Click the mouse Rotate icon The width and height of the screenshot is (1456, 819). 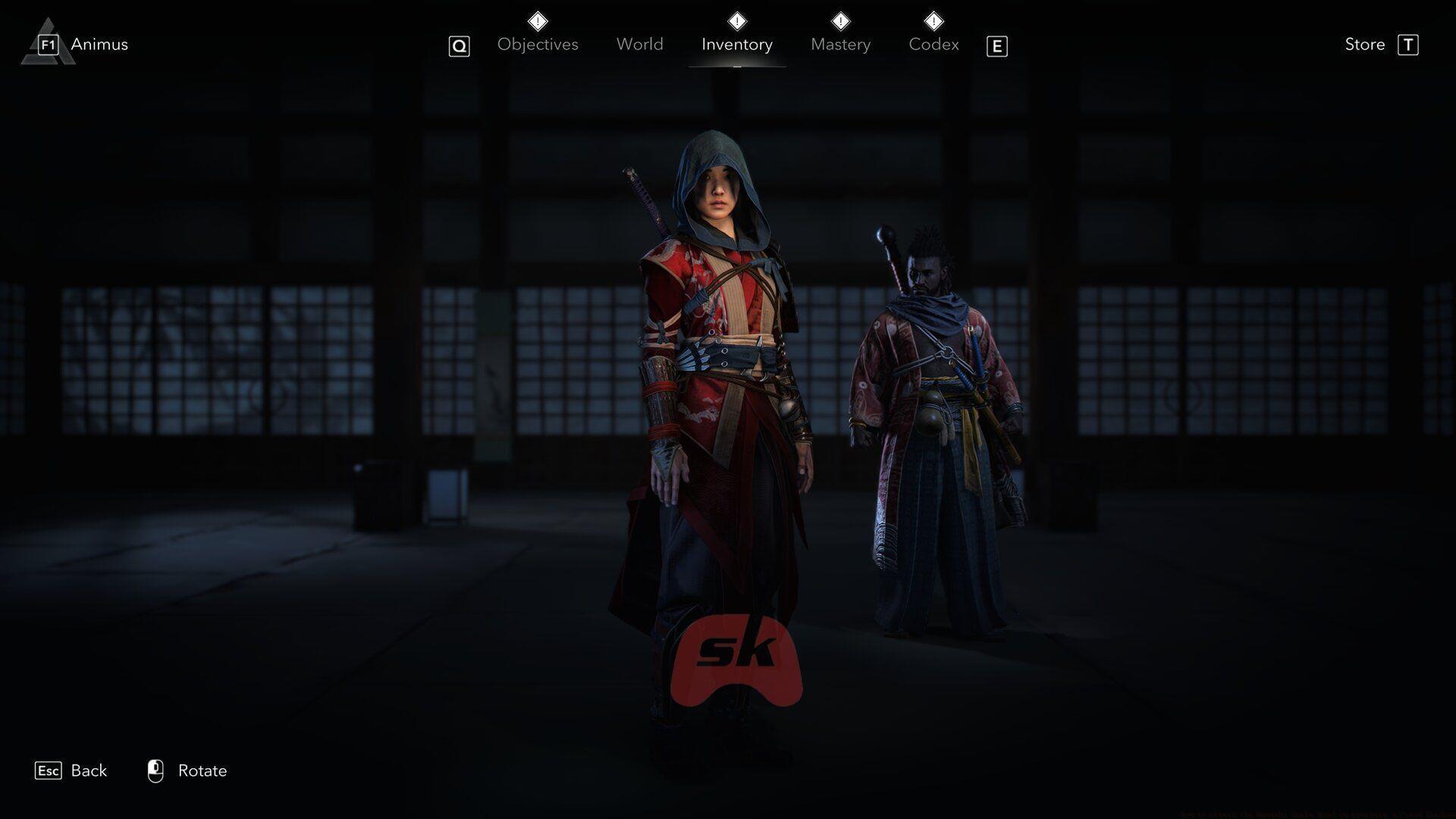pyautogui.click(x=156, y=770)
